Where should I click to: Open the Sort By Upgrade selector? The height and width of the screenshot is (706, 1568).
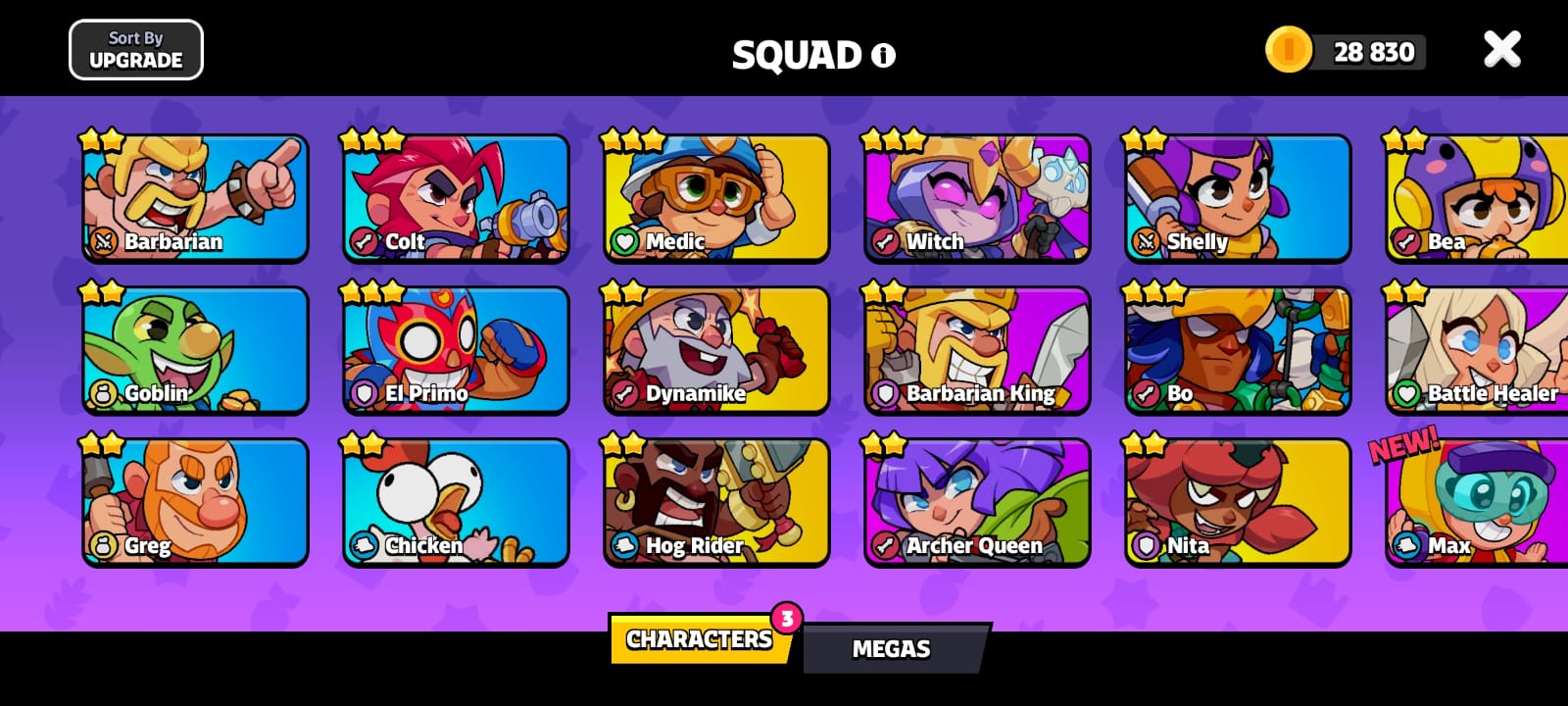point(136,48)
